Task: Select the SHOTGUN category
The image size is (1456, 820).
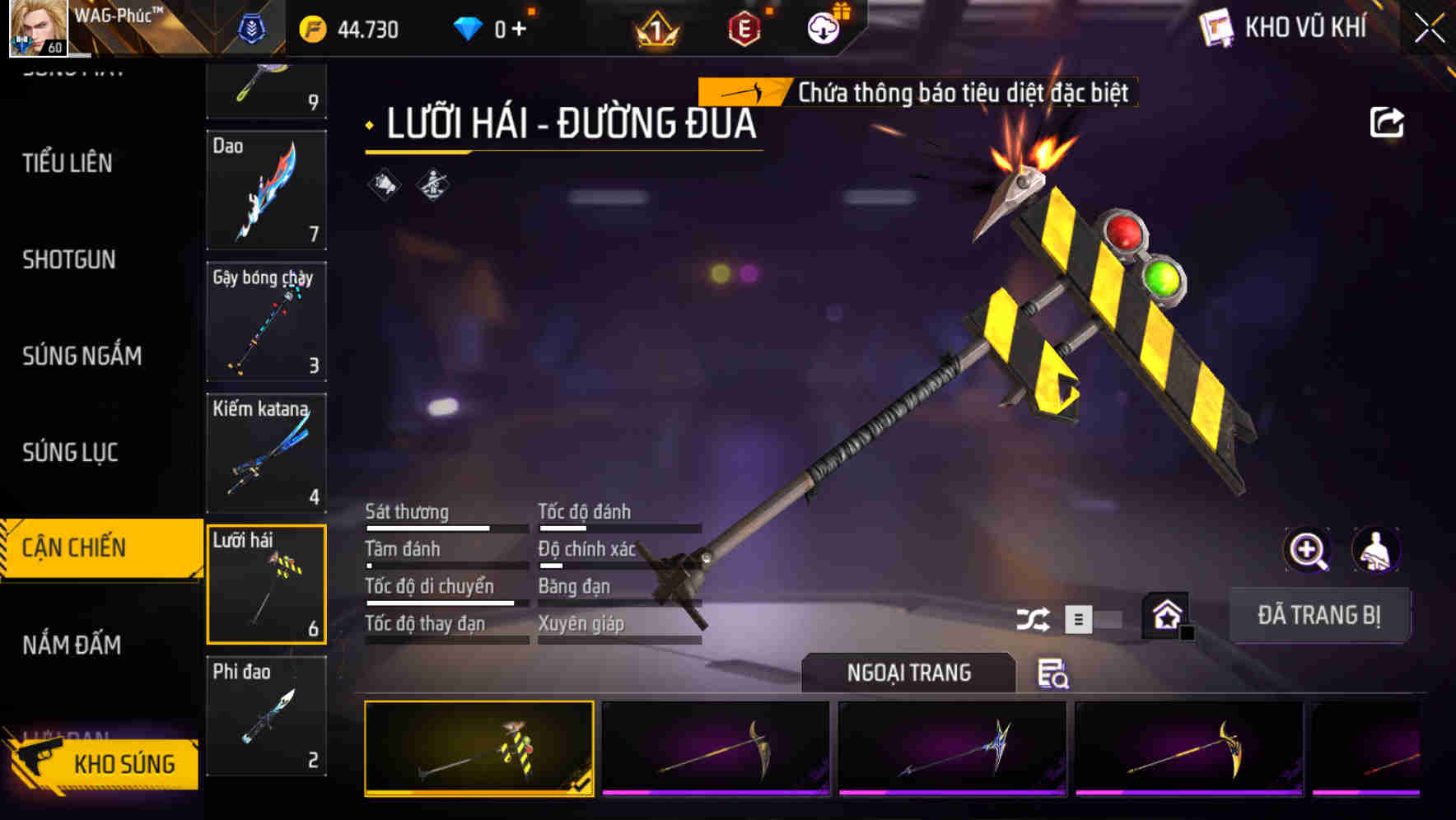Action: click(69, 260)
